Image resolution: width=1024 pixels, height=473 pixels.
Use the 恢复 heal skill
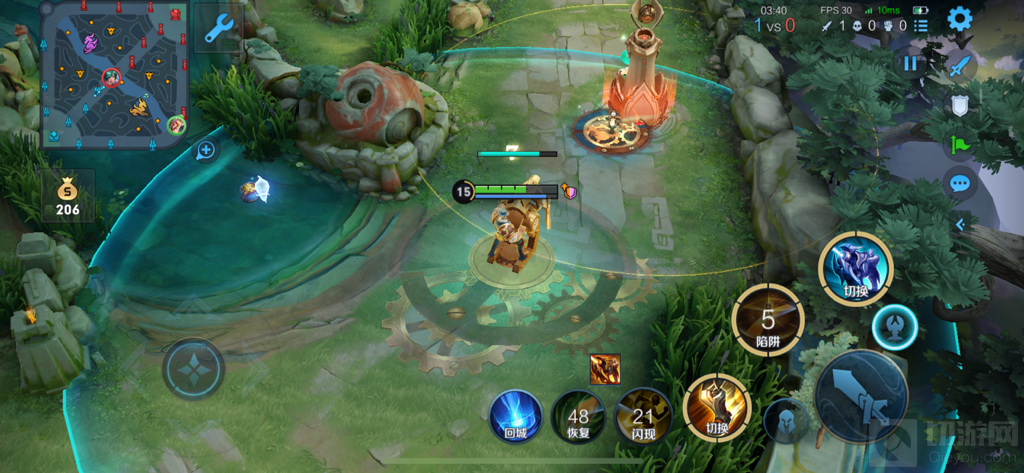point(578,416)
